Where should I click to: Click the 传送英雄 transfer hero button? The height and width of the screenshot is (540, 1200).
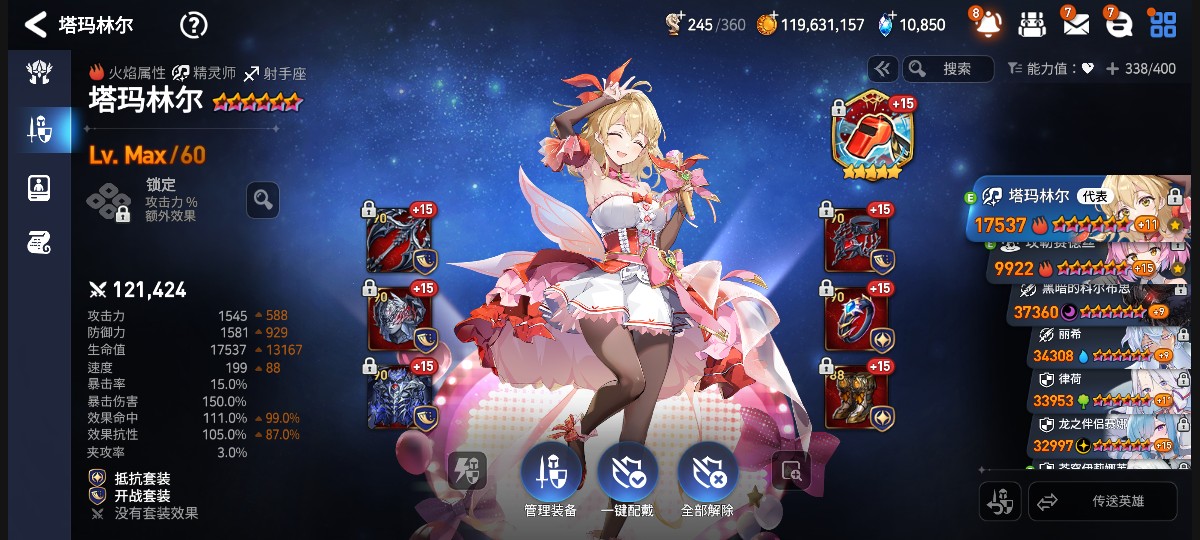point(1102,502)
